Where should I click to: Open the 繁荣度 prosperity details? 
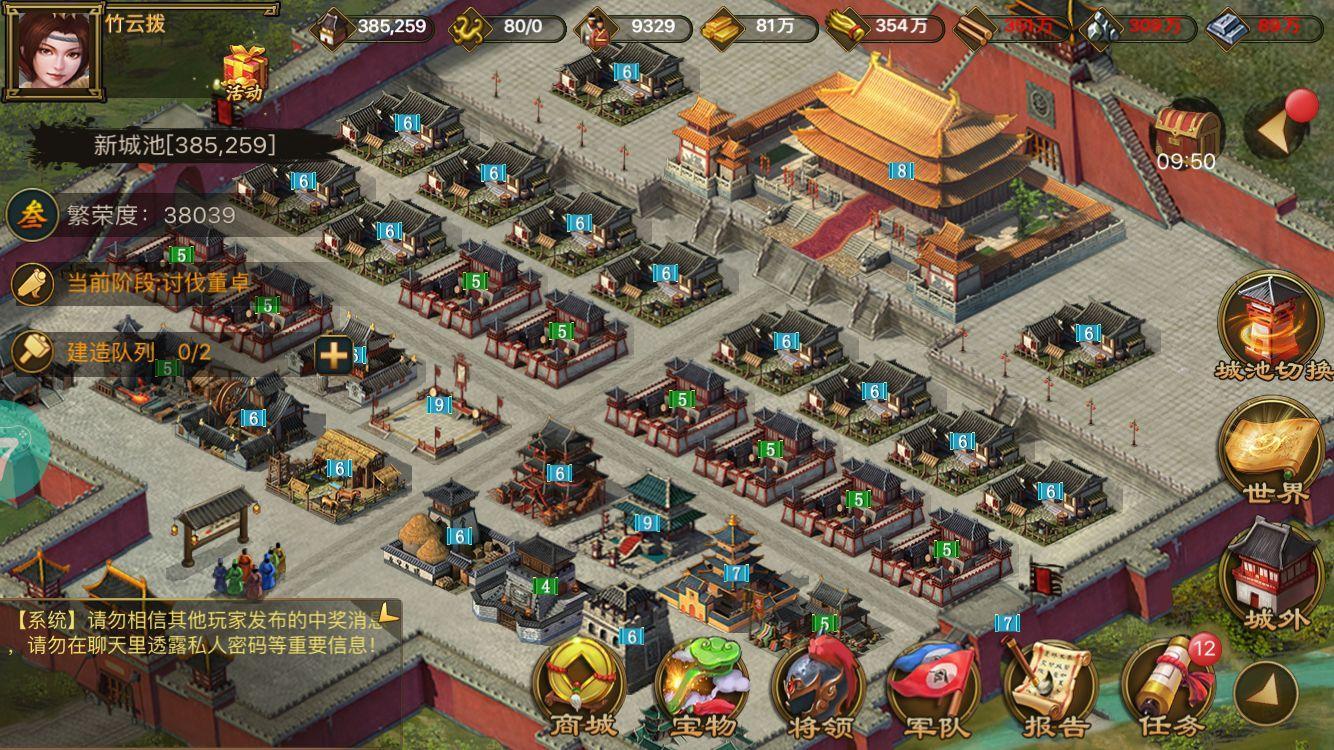pyautogui.click(x=120, y=215)
